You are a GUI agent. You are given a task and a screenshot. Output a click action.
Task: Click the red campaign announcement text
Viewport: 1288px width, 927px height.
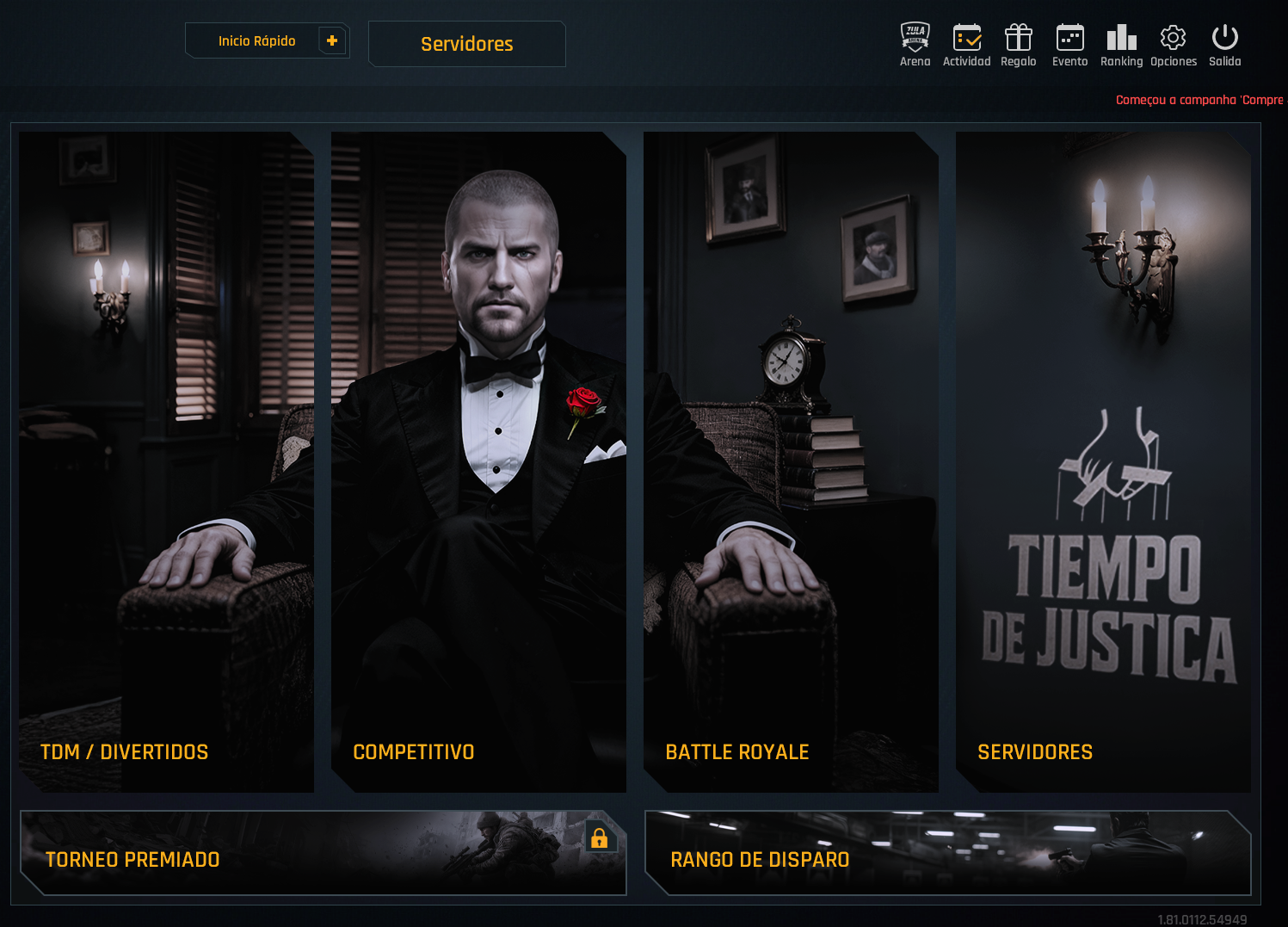[1199, 100]
